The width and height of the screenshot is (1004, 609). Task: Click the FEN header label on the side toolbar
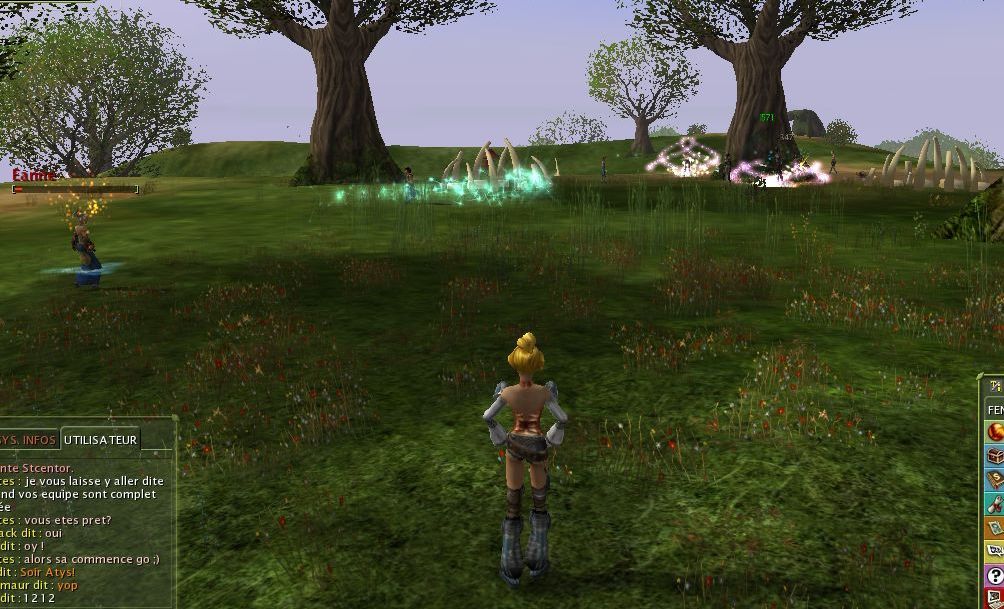[995, 409]
